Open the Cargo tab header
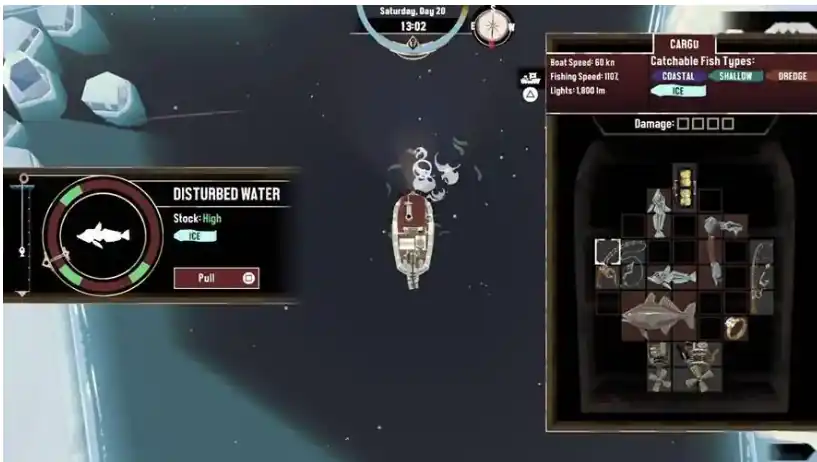The image size is (817, 462). 684,45
